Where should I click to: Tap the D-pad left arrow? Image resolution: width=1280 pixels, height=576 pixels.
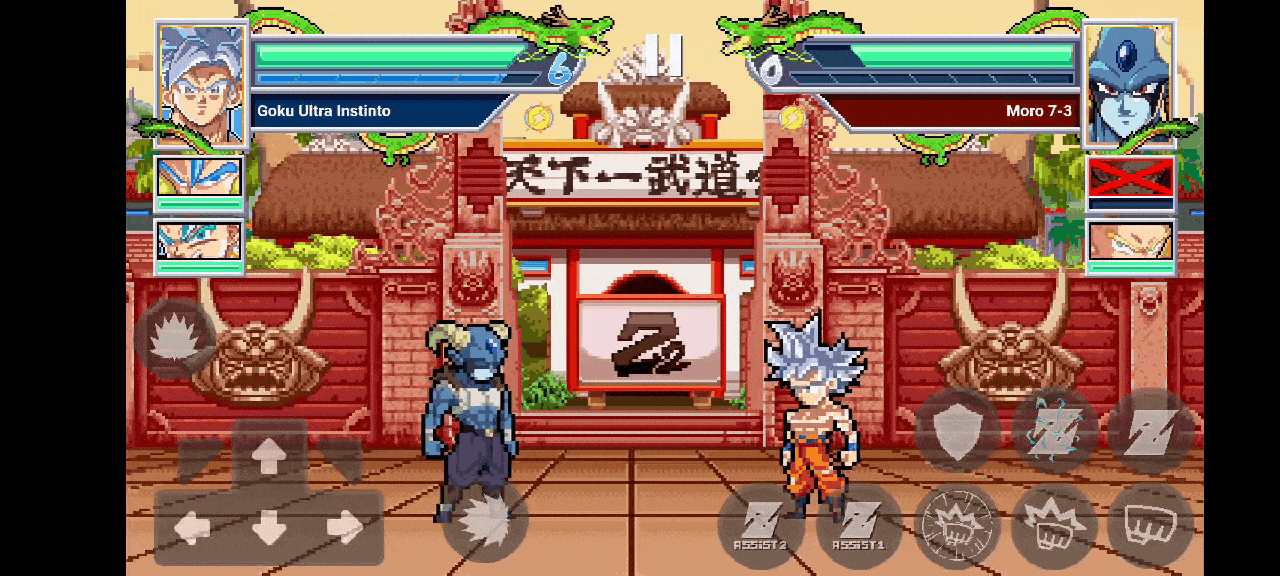(193, 528)
